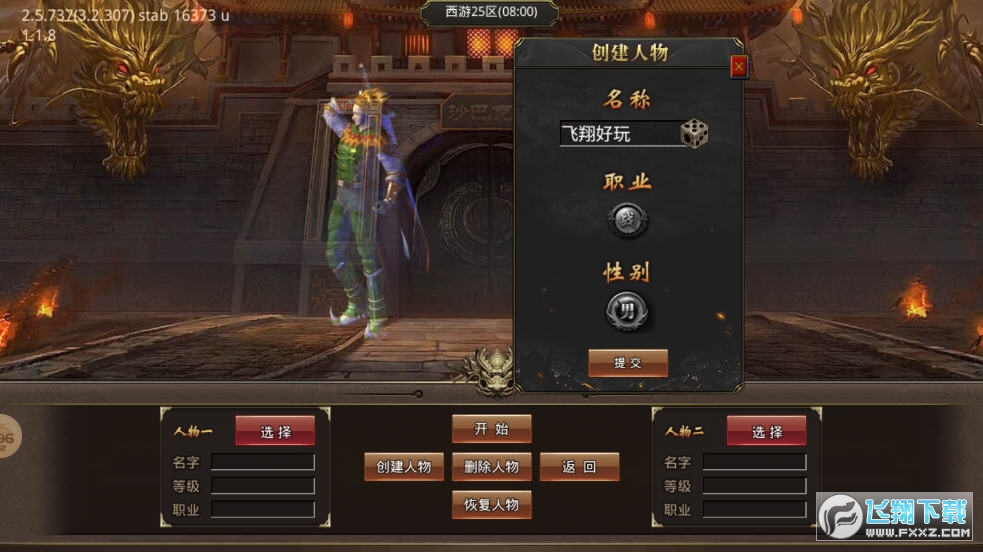Open 创建人物 character creation
Image resolution: width=983 pixels, height=552 pixels.
[404, 466]
